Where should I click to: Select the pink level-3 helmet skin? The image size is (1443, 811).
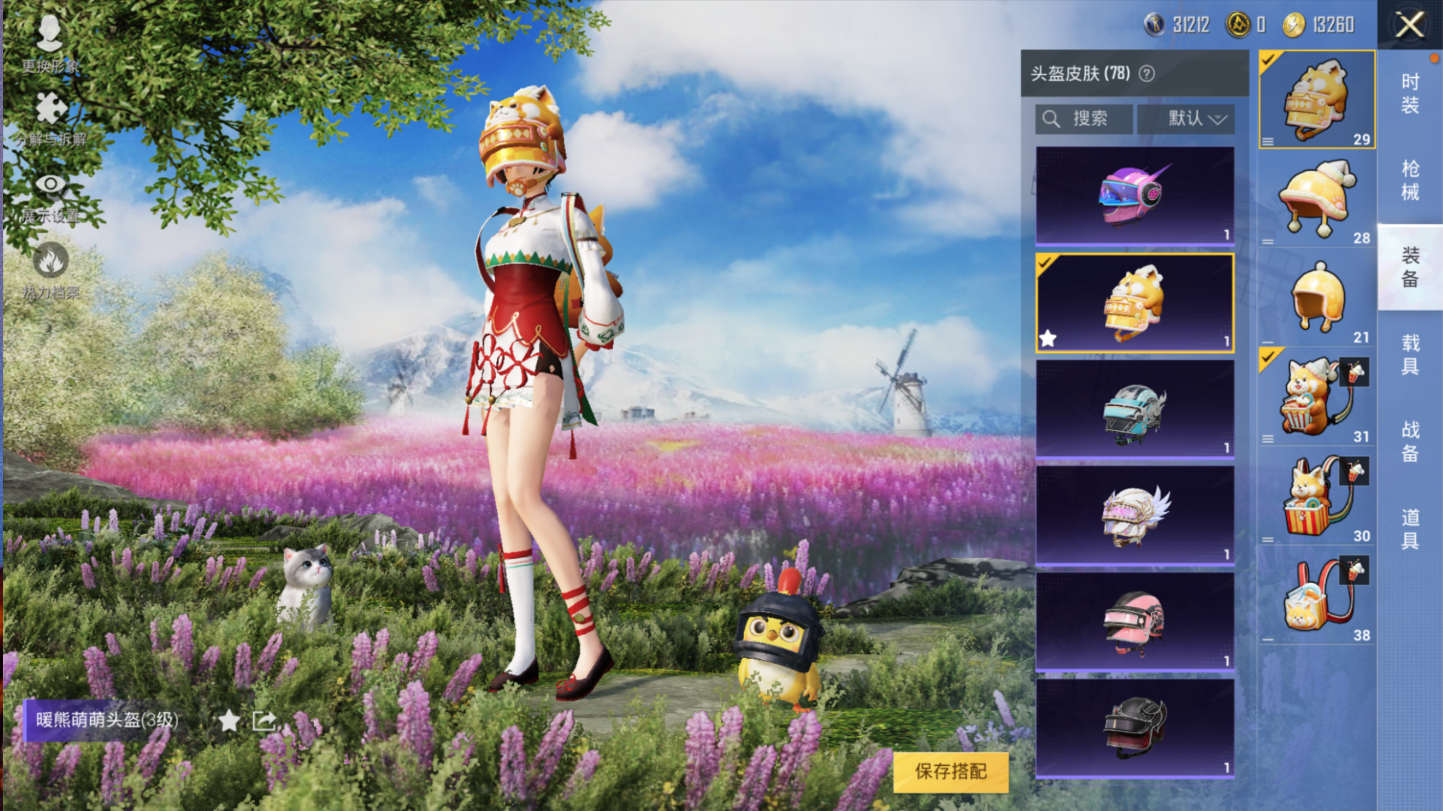(x=1135, y=621)
